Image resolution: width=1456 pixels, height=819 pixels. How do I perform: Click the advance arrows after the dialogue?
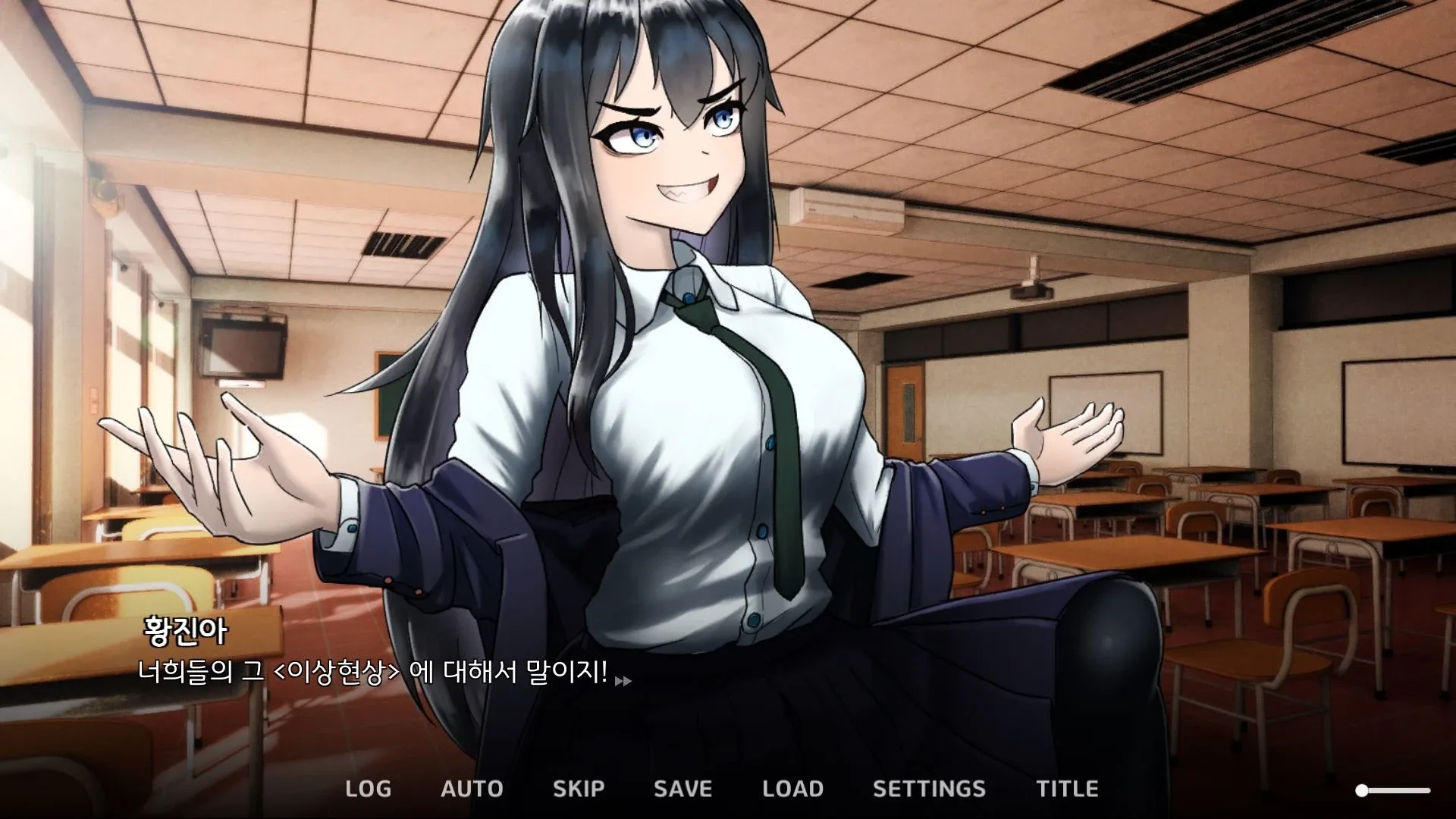(x=624, y=681)
